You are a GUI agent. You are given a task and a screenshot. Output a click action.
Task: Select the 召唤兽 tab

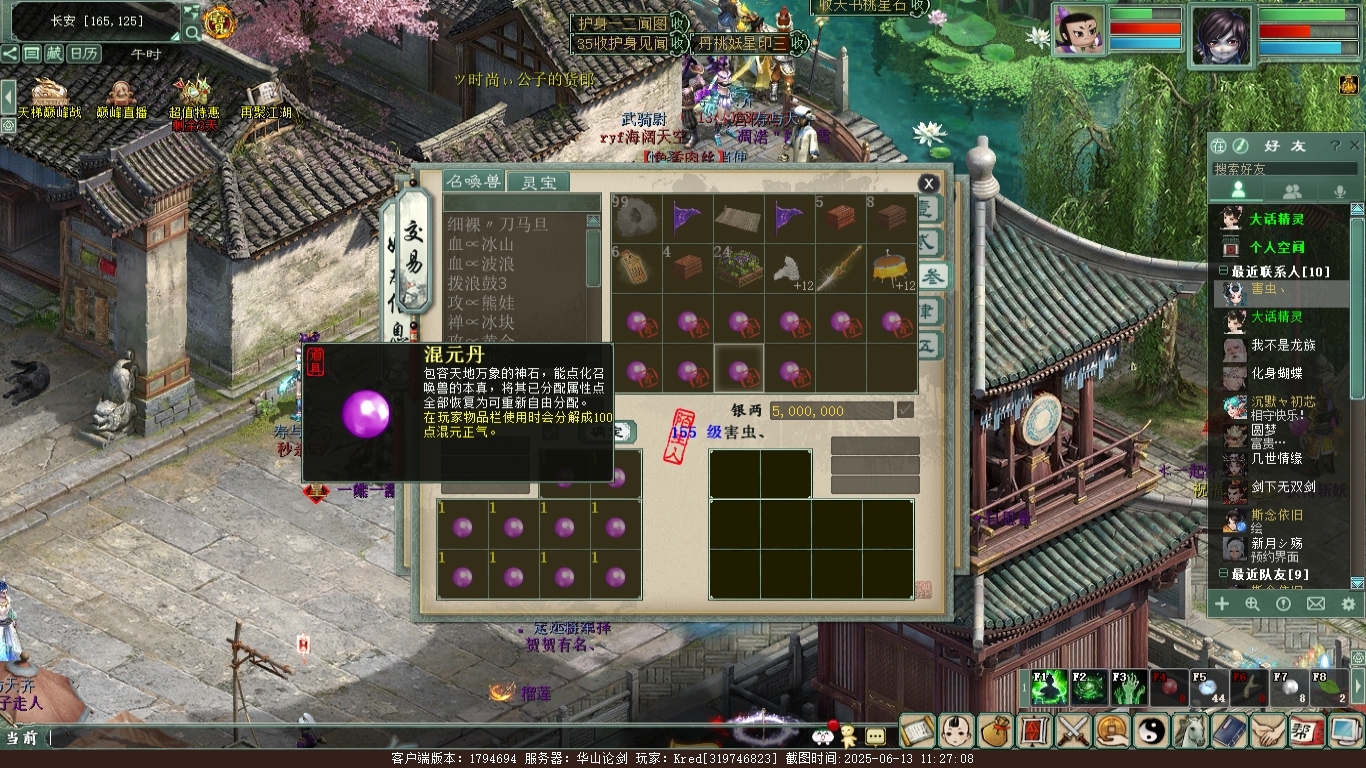[x=473, y=181]
